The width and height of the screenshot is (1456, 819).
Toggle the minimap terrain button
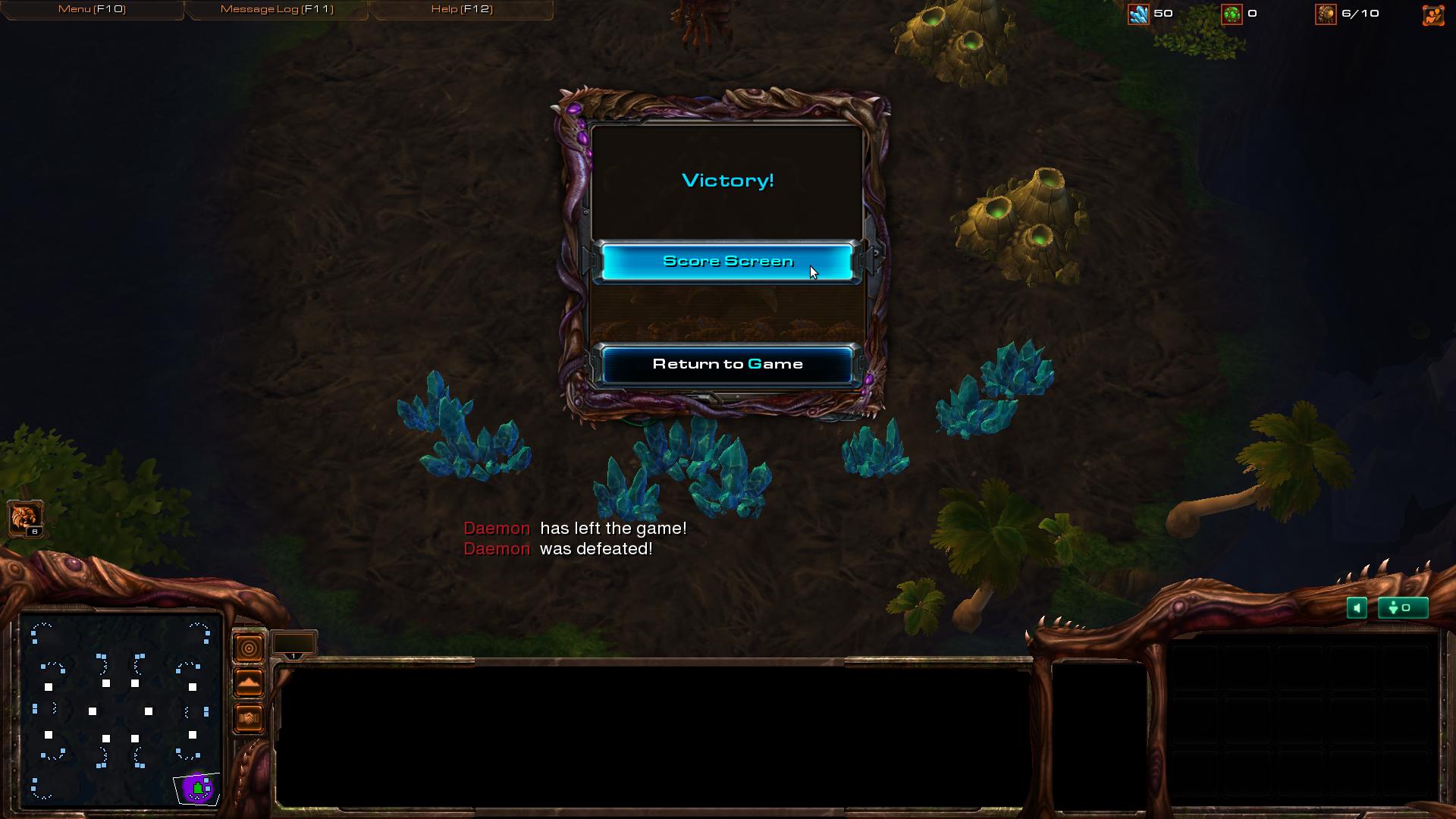249,683
